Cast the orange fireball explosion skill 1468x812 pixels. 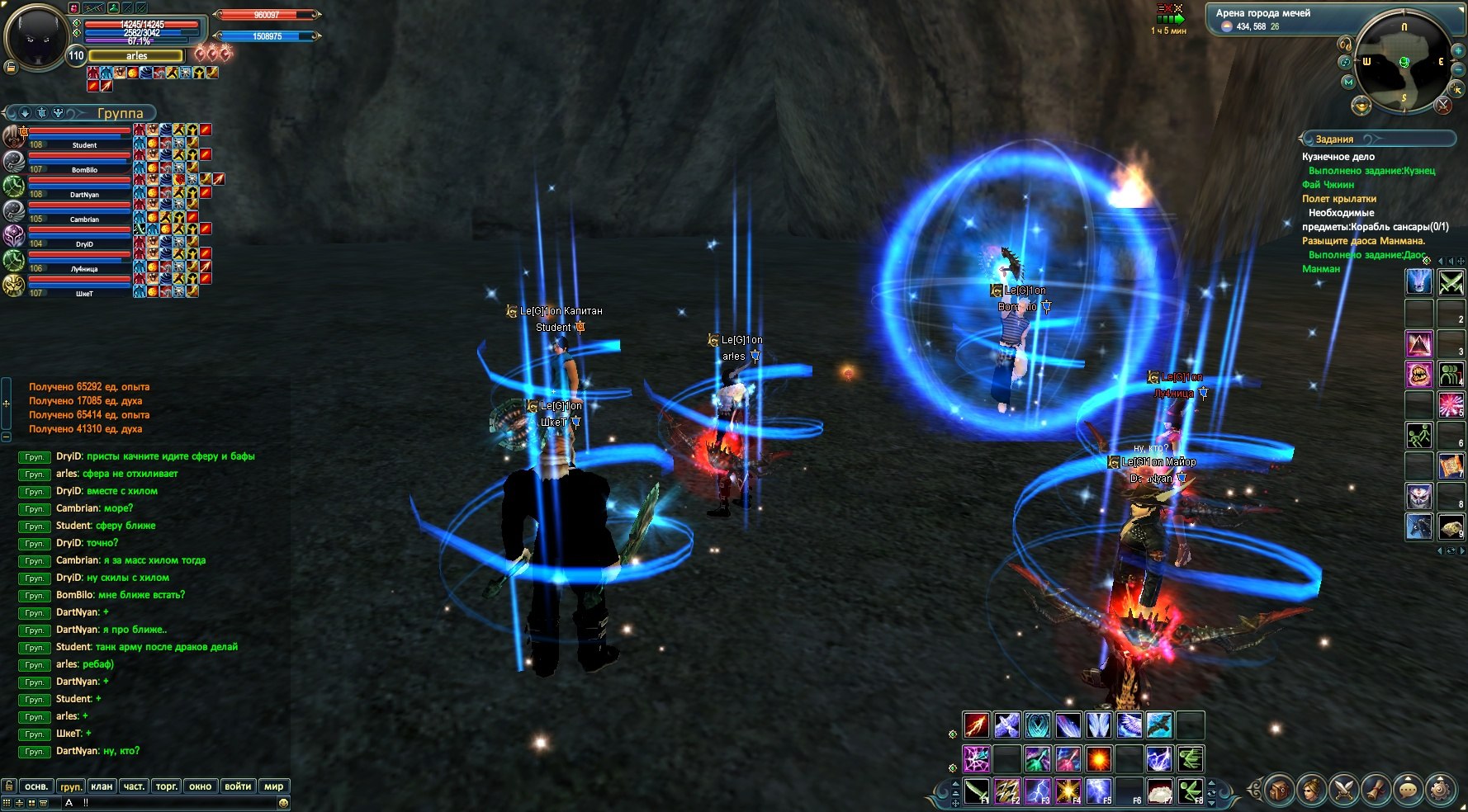[1098, 758]
